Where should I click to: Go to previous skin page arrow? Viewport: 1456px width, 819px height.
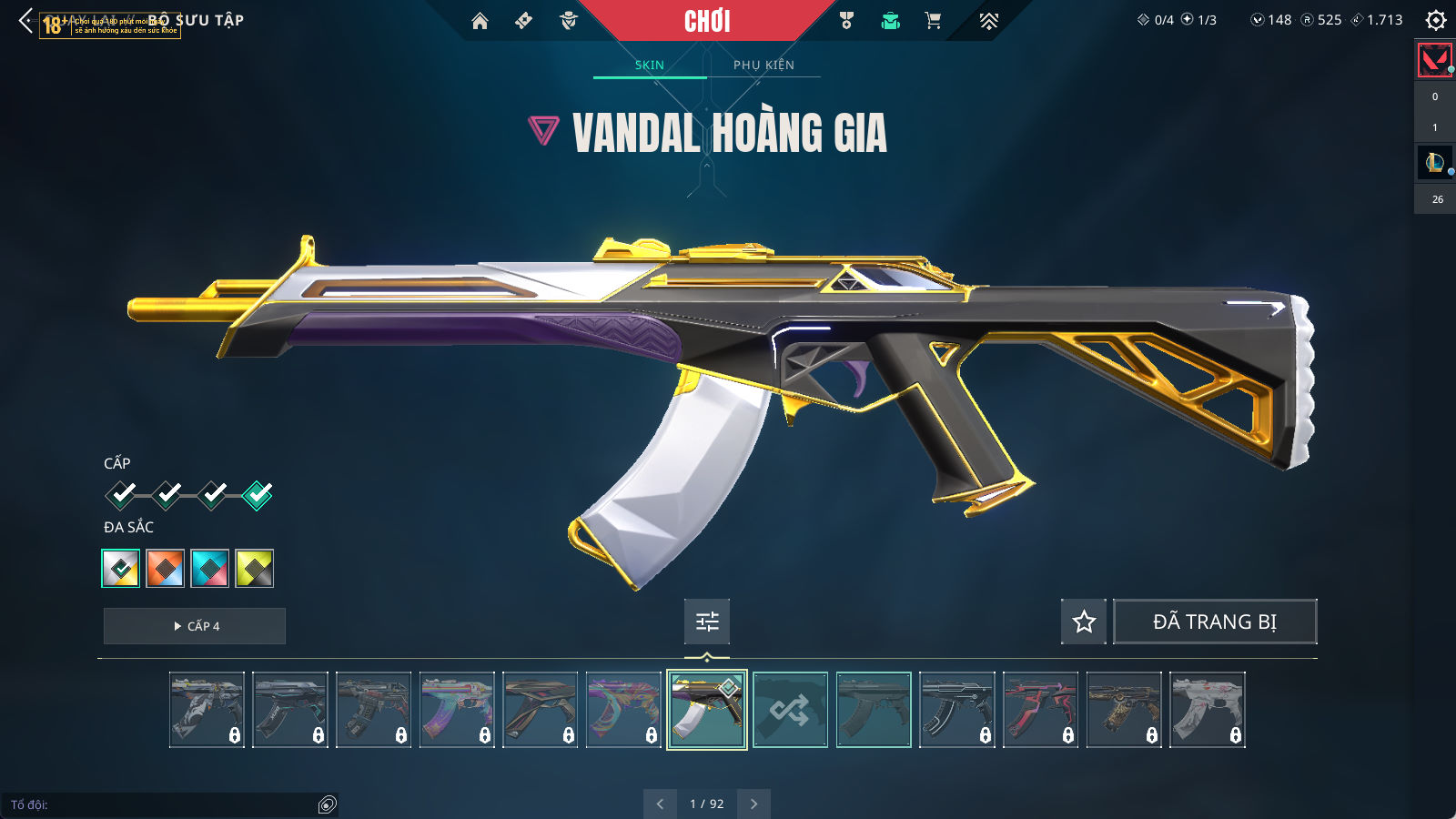[660, 804]
